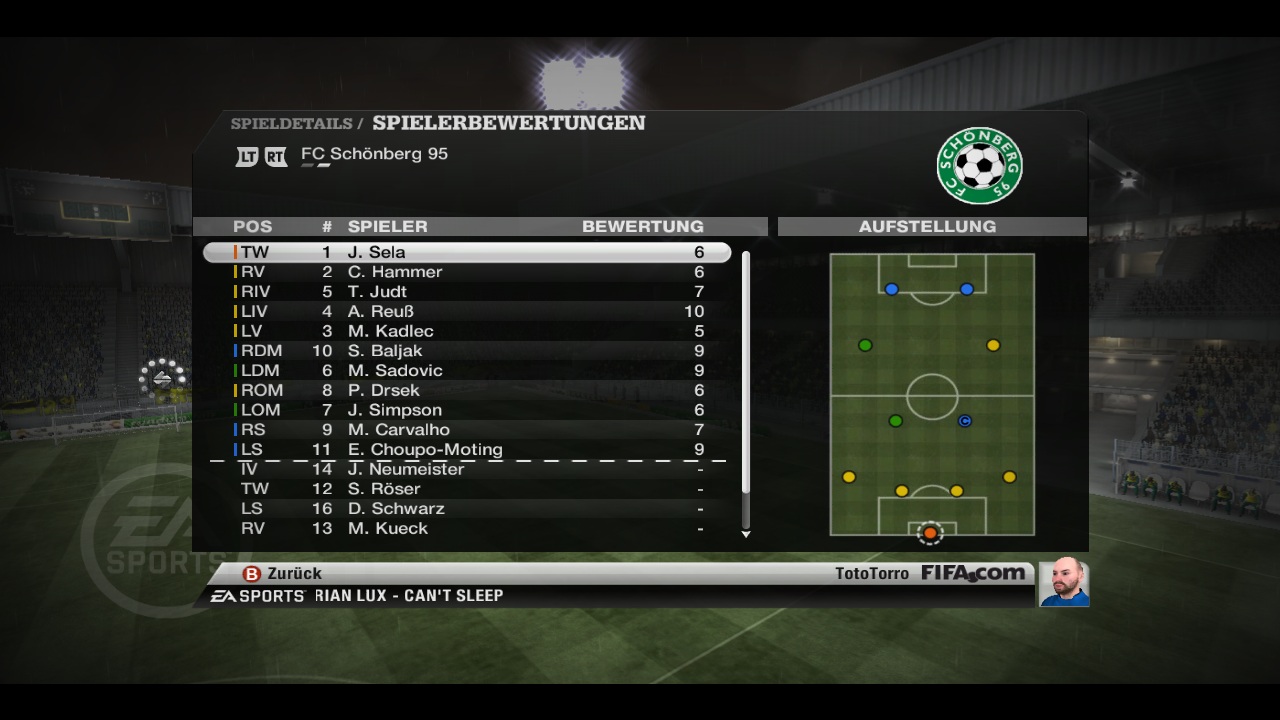The image size is (1280, 720).
Task: Choose S. Baljak player row
Action: [466, 351]
